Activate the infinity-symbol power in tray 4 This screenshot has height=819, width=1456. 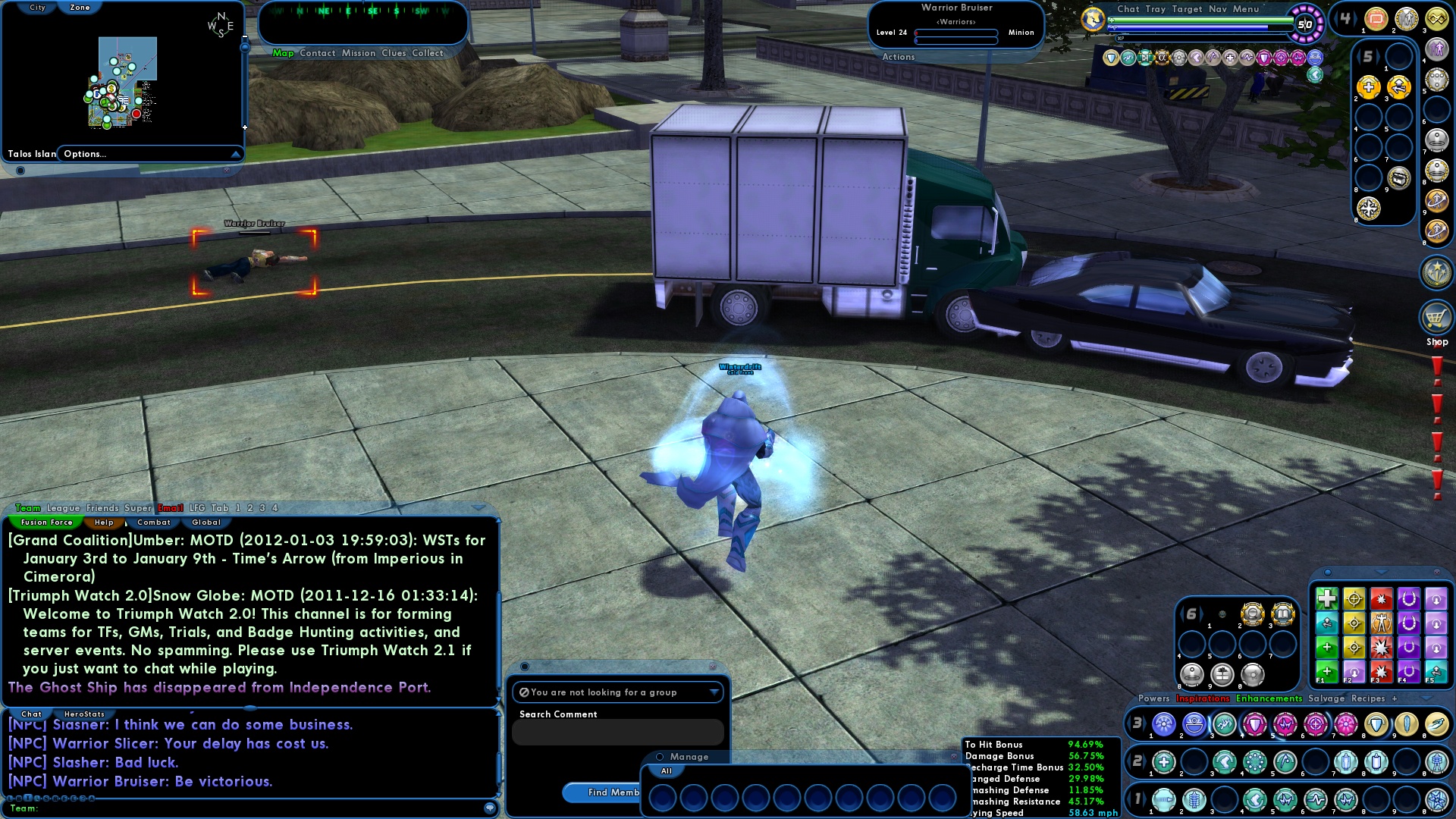coord(1436,17)
